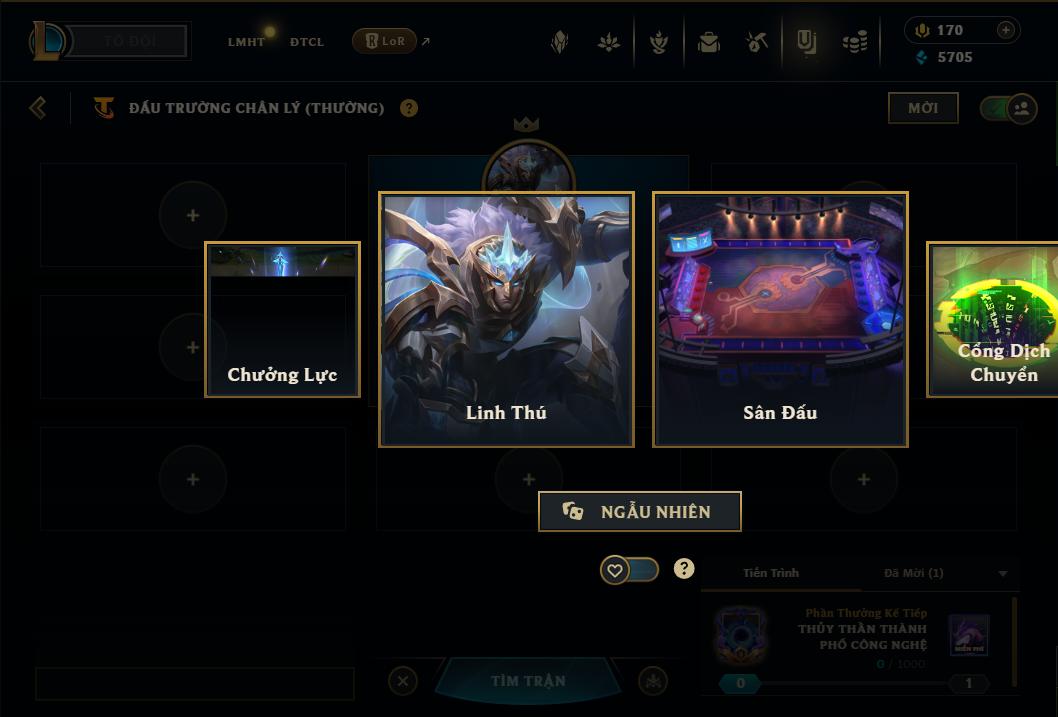Open the backpack collection icon
The height and width of the screenshot is (717, 1058).
(x=709, y=42)
